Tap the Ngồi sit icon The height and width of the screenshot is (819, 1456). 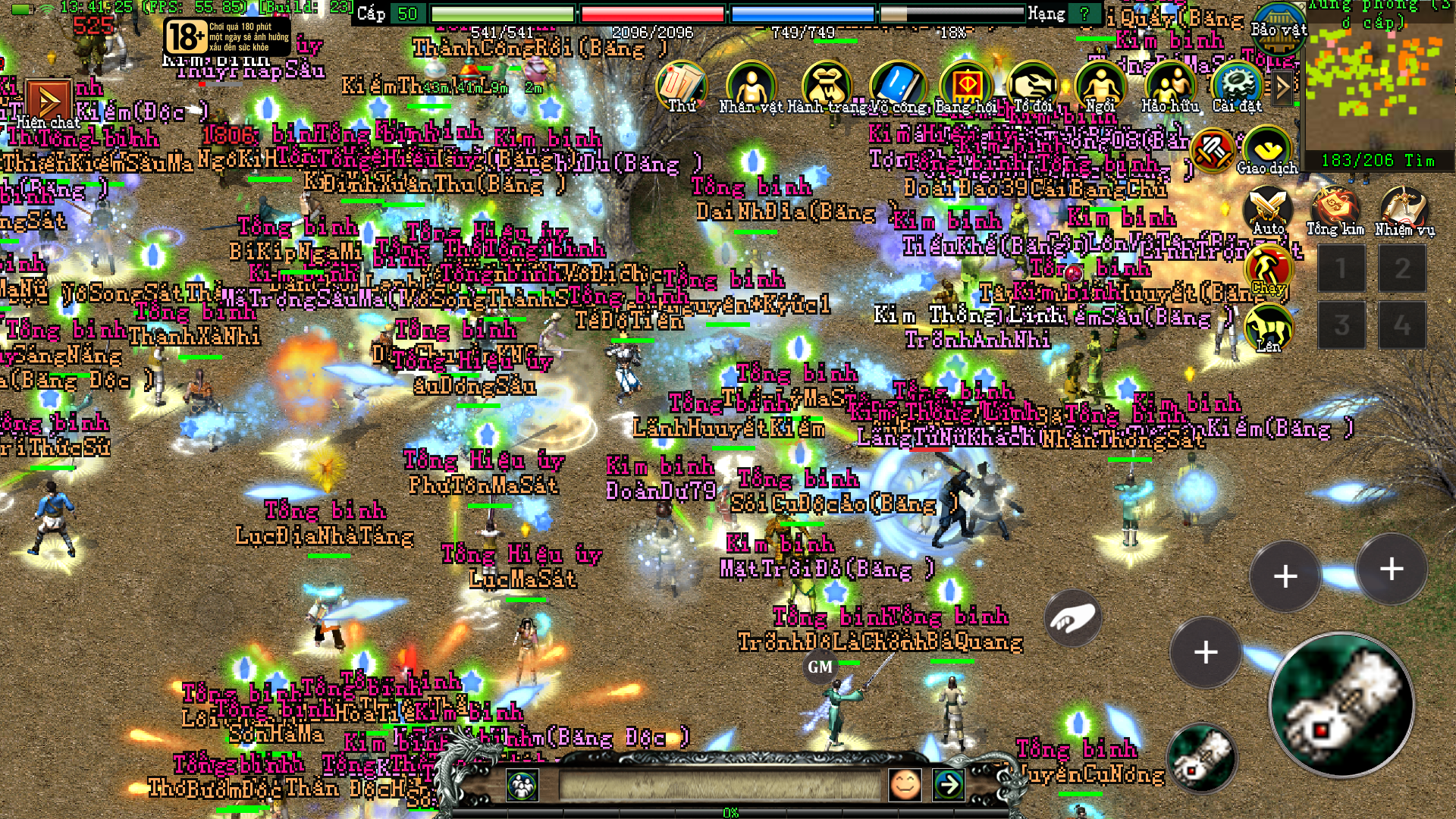[x=1100, y=86]
